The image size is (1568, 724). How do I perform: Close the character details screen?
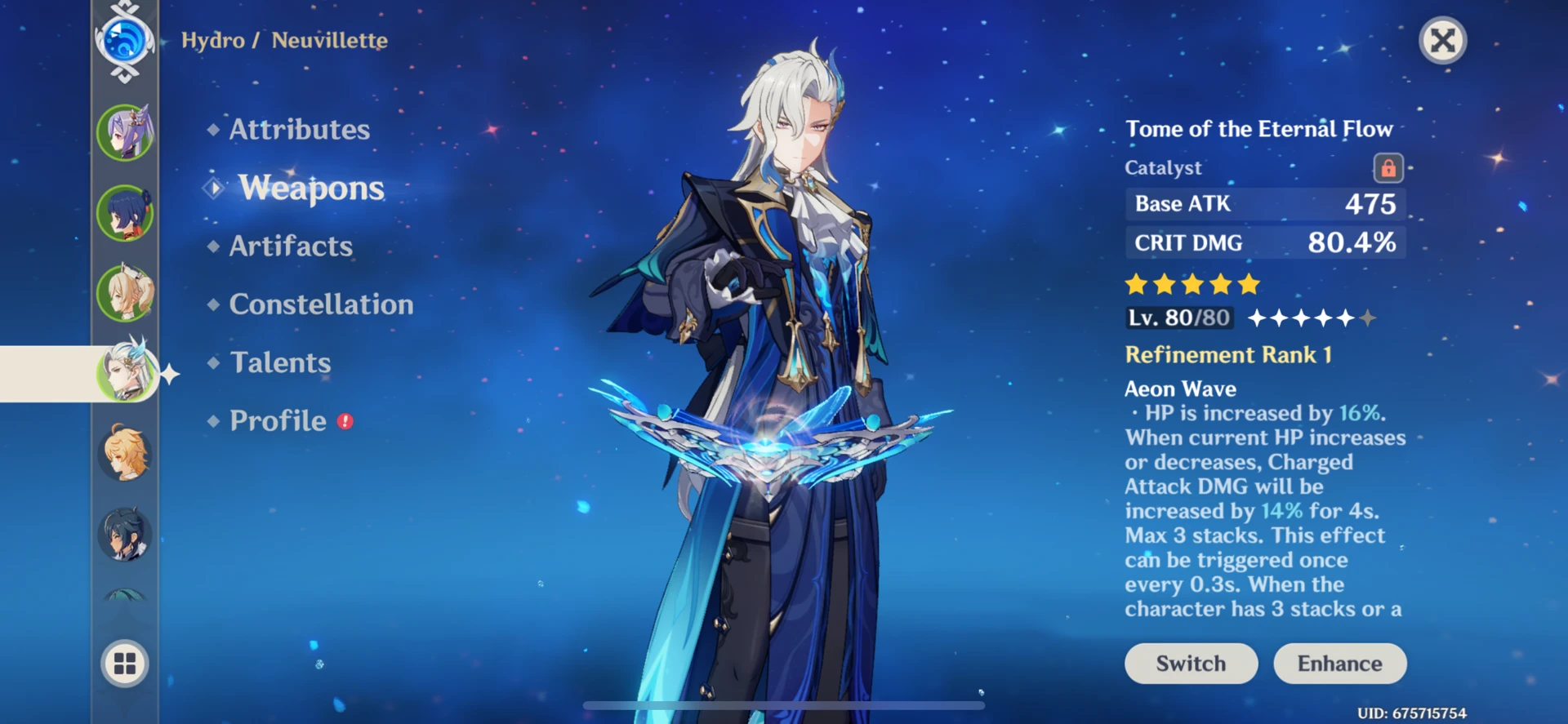[x=1442, y=42]
